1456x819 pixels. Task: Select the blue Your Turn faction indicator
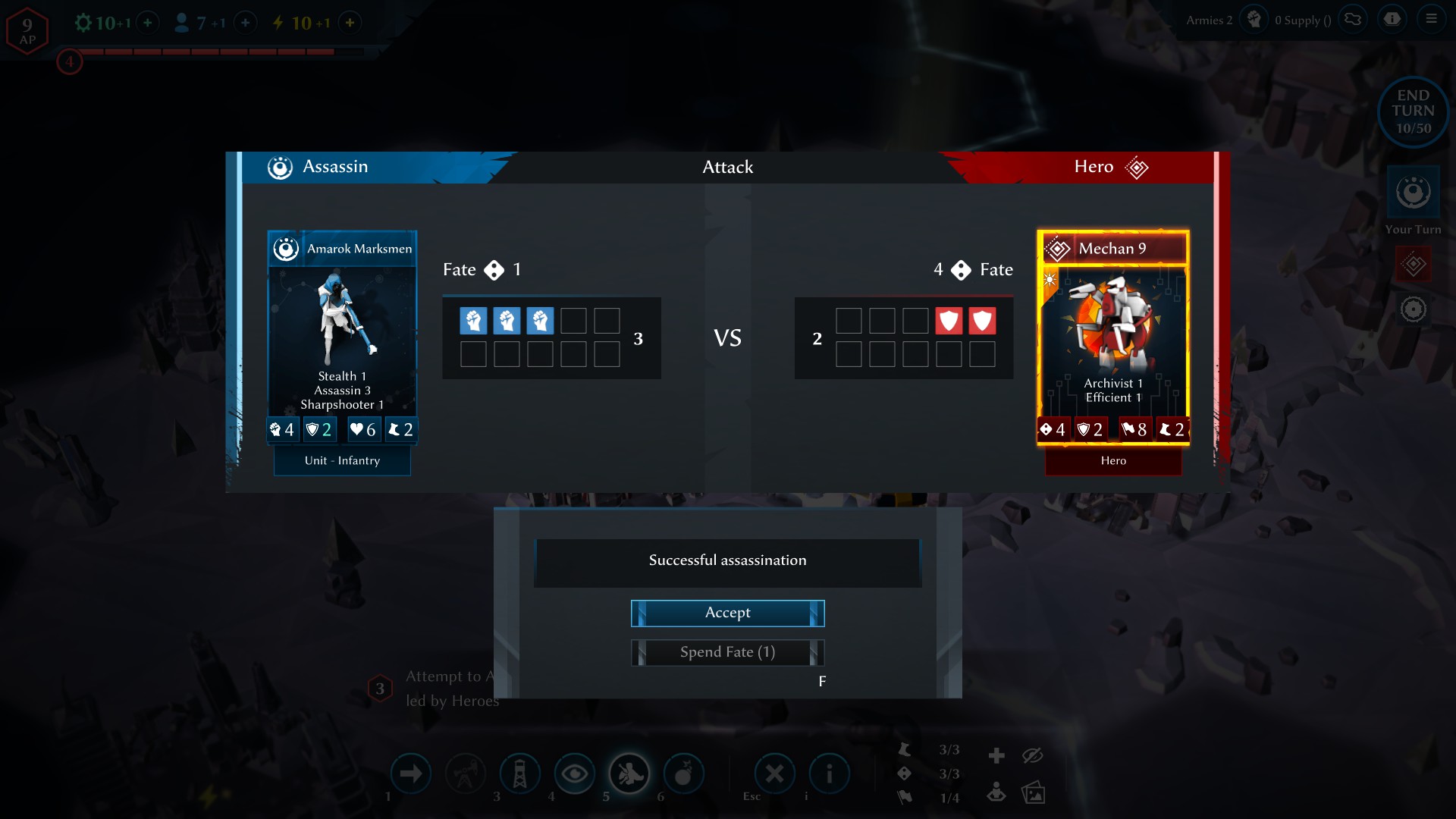point(1412,192)
